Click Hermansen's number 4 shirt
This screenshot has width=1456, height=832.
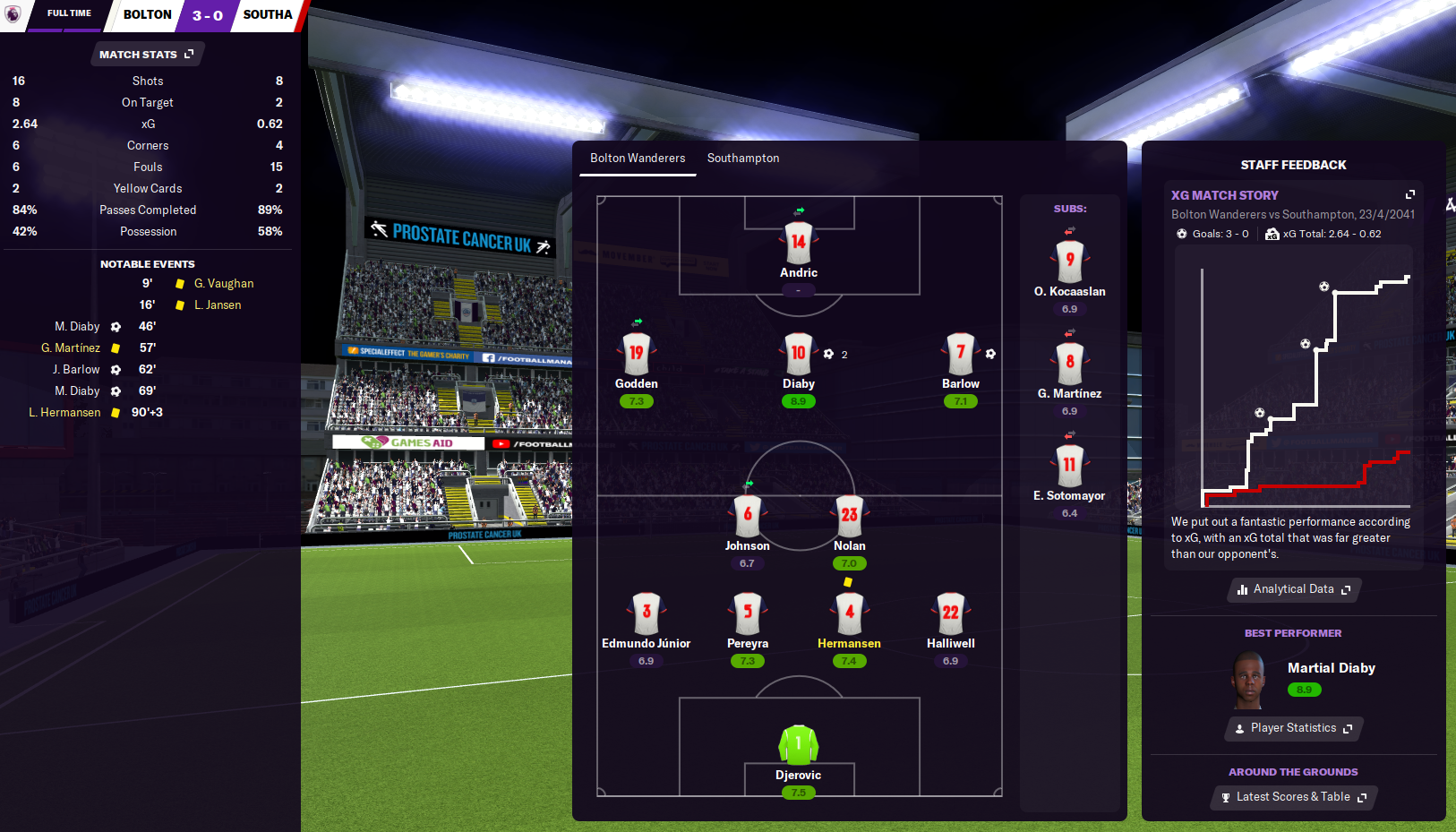[x=849, y=613]
